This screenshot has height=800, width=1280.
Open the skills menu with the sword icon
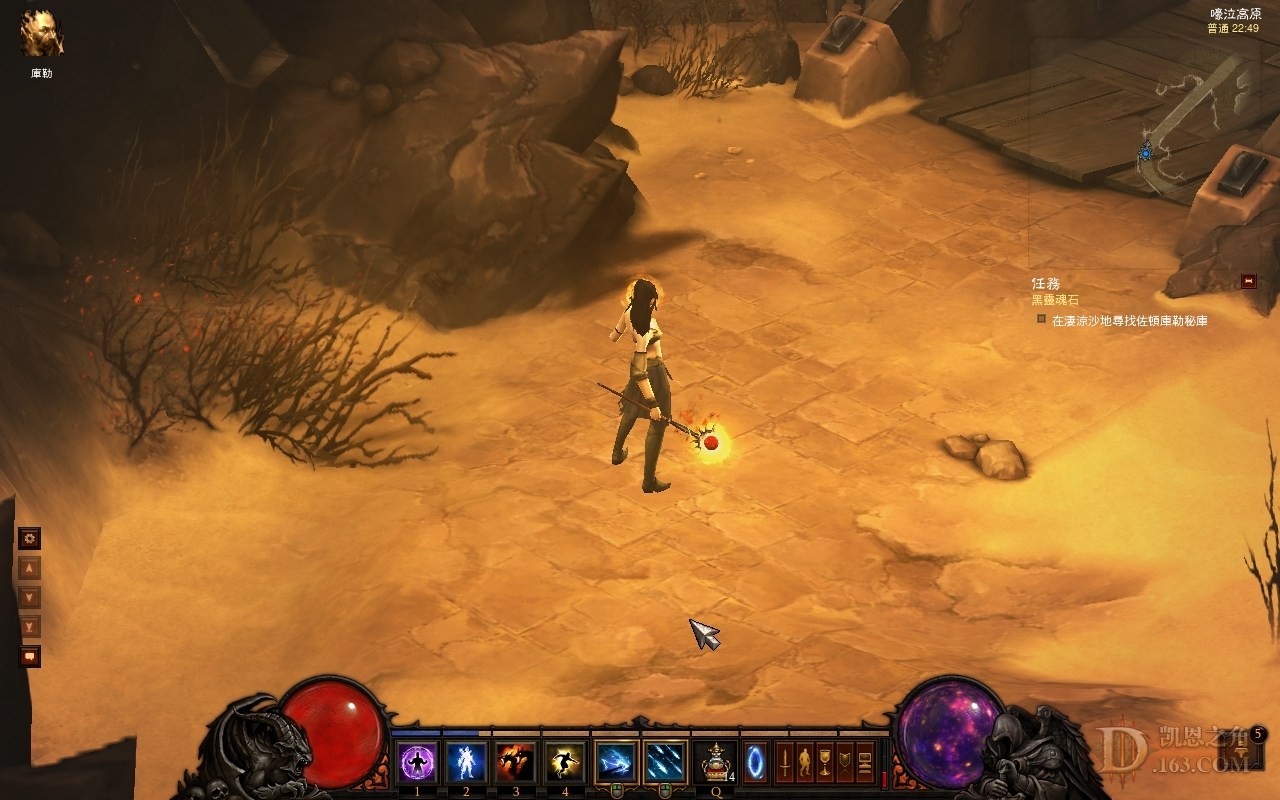point(785,763)
